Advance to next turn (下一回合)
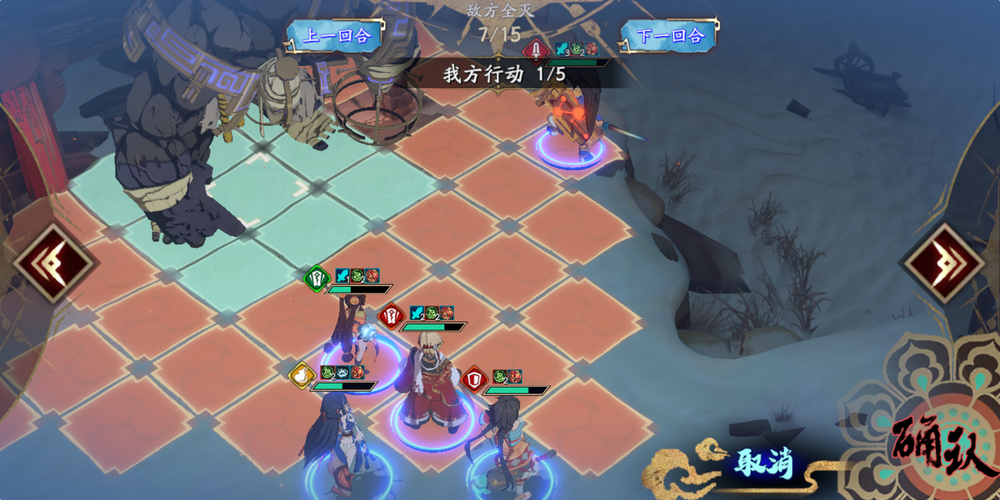The height and width of the screenshot is (500, 1000). pyautogui.click(x=670, y=36)
